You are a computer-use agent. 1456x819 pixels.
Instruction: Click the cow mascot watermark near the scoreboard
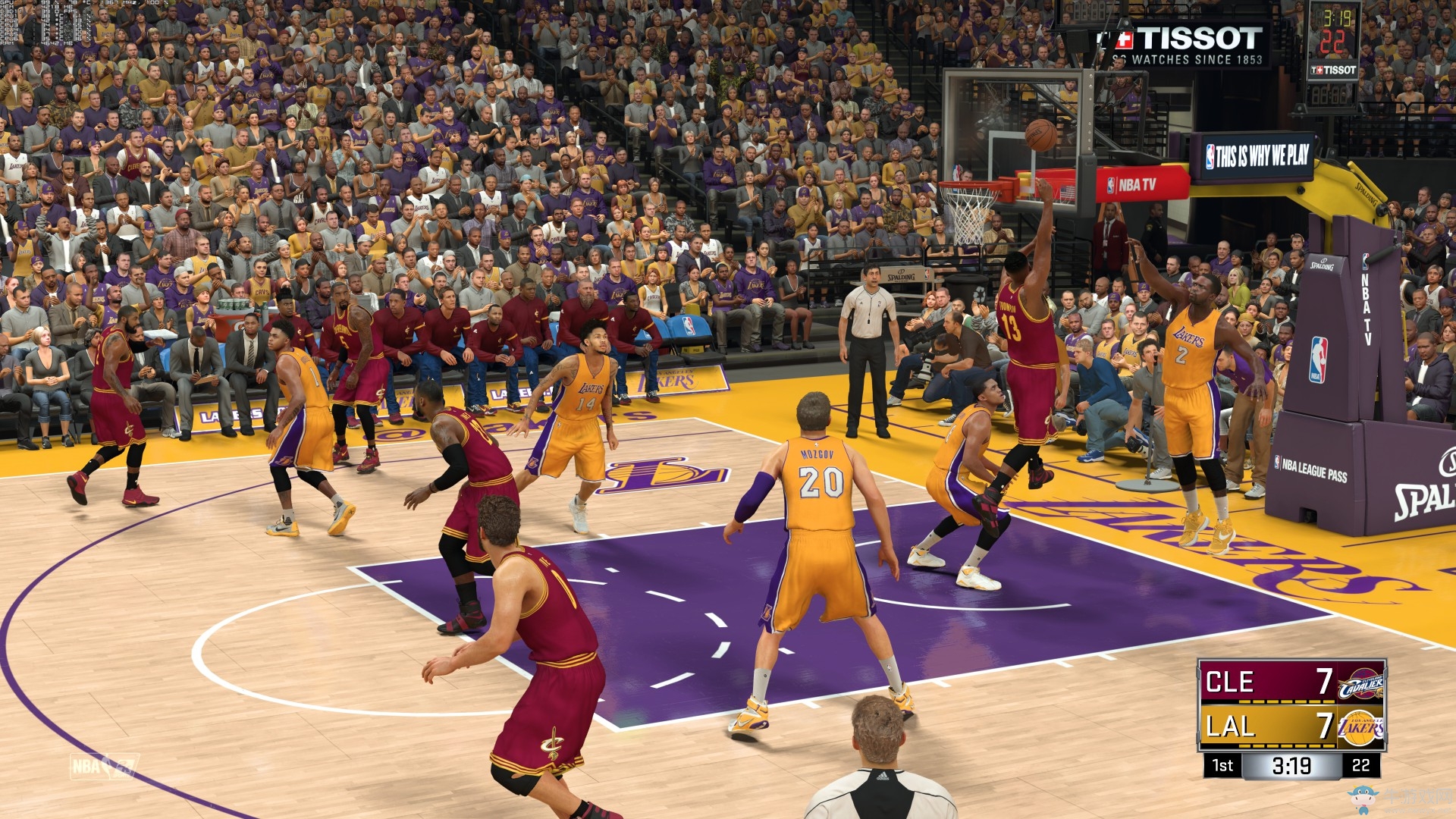1362,796
